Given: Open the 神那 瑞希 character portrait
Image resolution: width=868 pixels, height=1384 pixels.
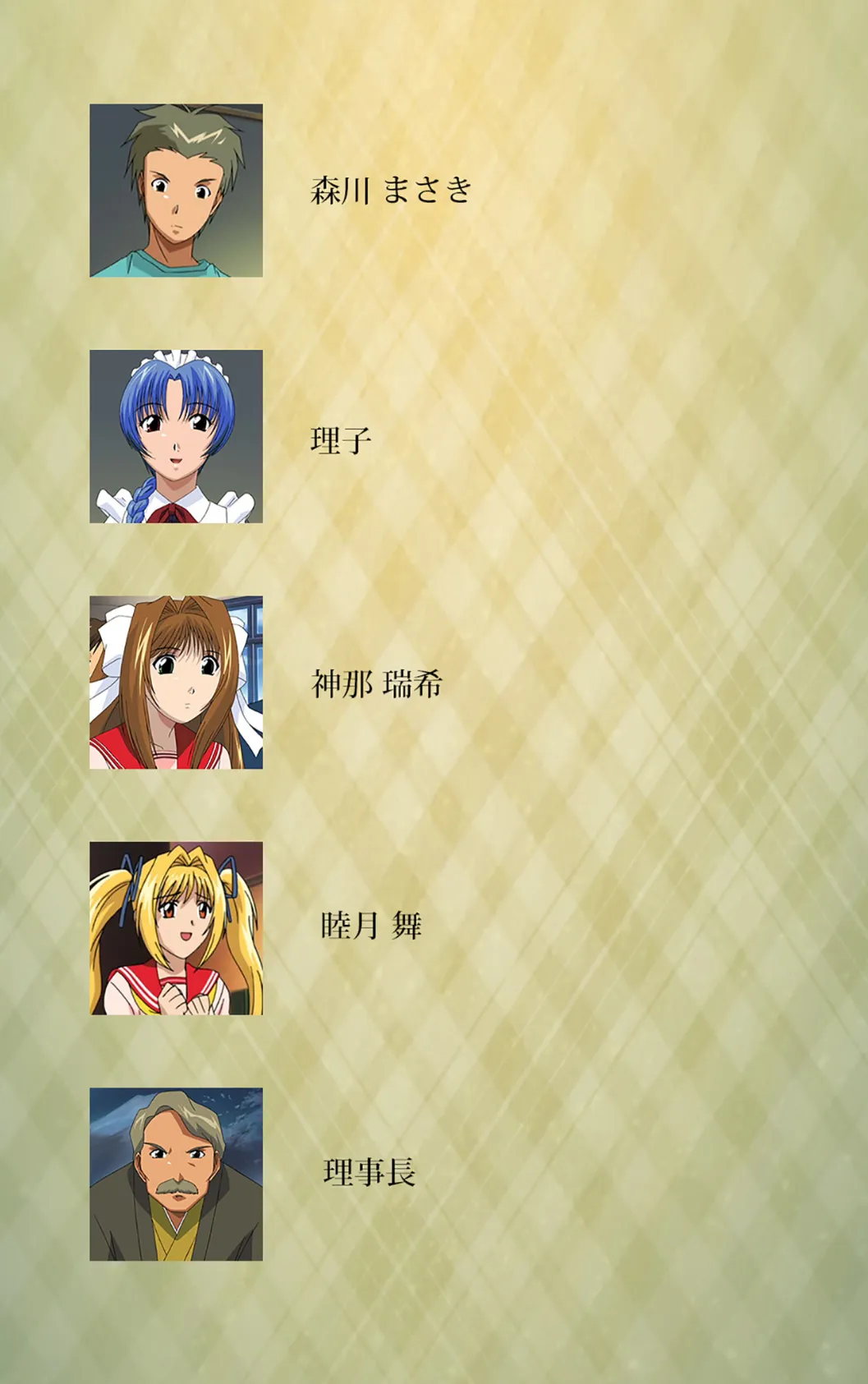Looking at the screenshot, I should click(176, 683).
